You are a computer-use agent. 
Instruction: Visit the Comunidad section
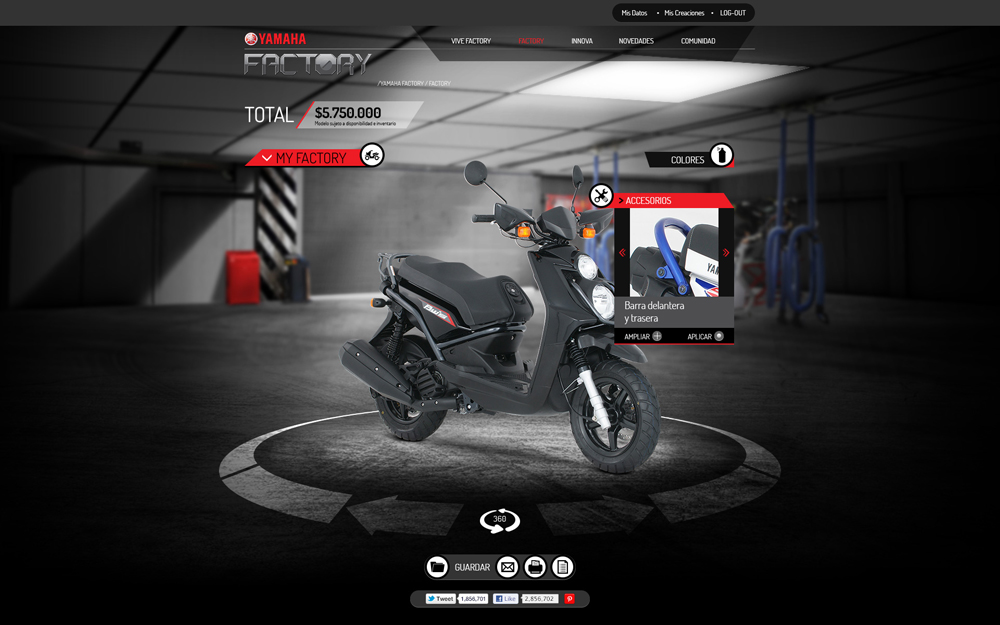698,41
